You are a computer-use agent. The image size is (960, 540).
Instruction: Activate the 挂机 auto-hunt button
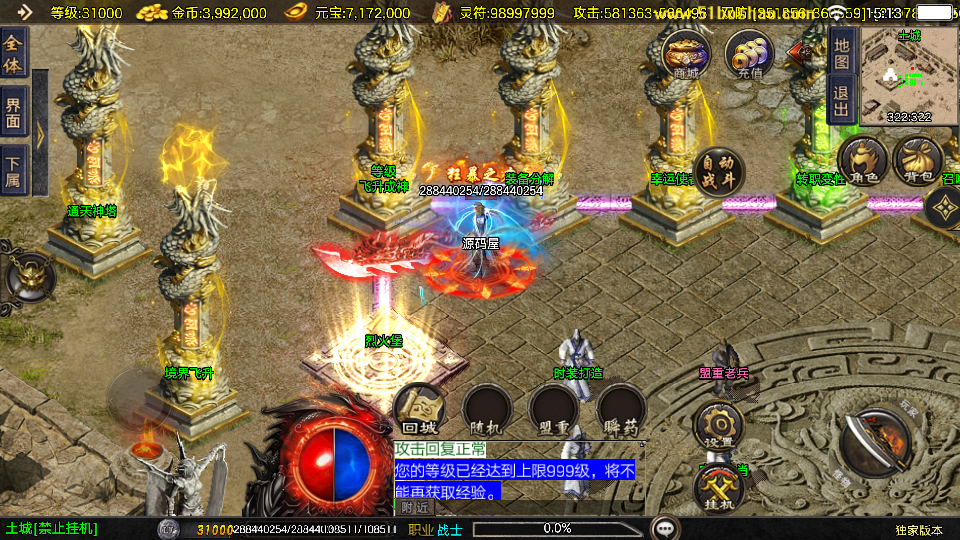[718, 489]
